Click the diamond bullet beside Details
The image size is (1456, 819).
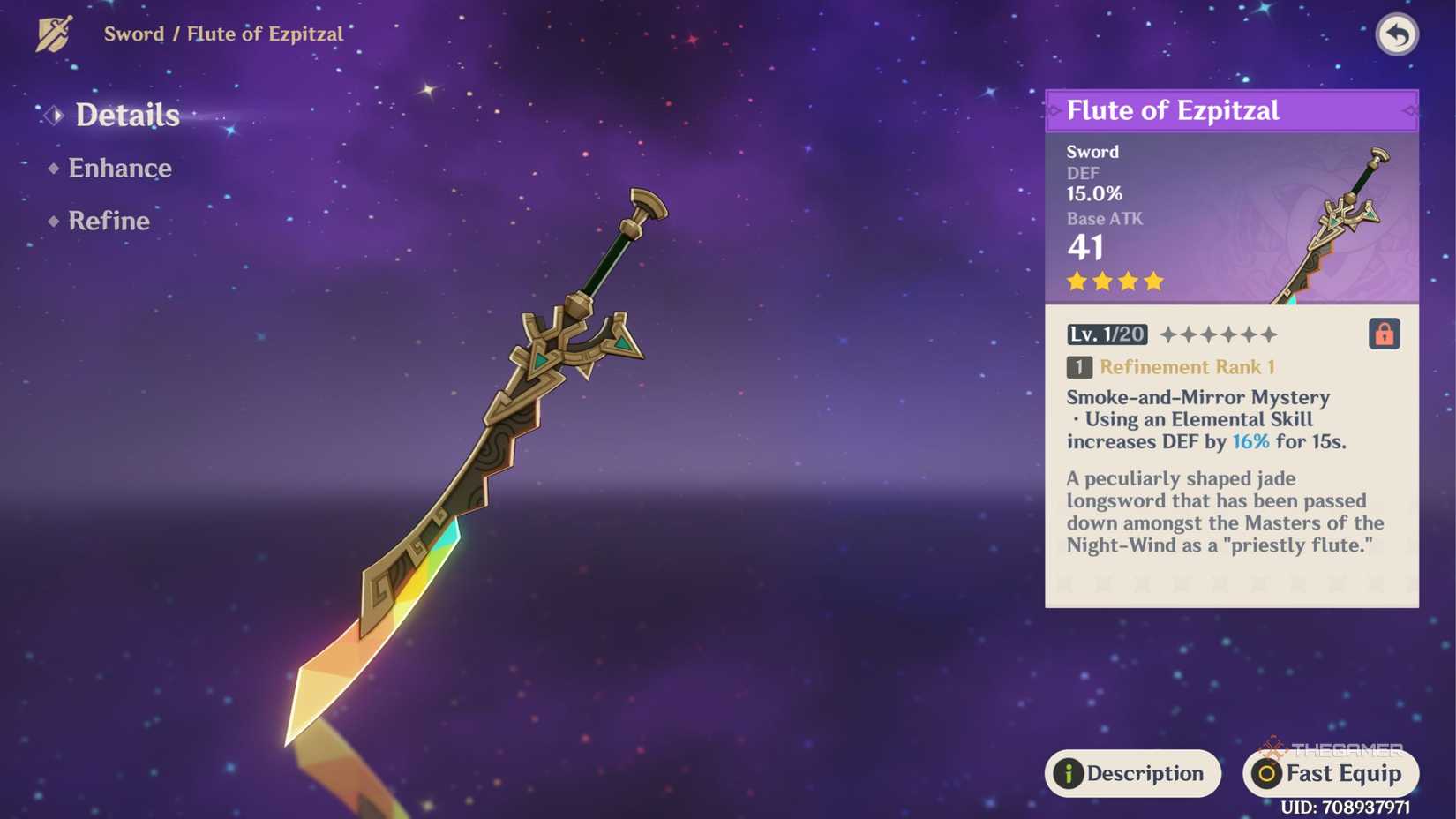[53, 115]
